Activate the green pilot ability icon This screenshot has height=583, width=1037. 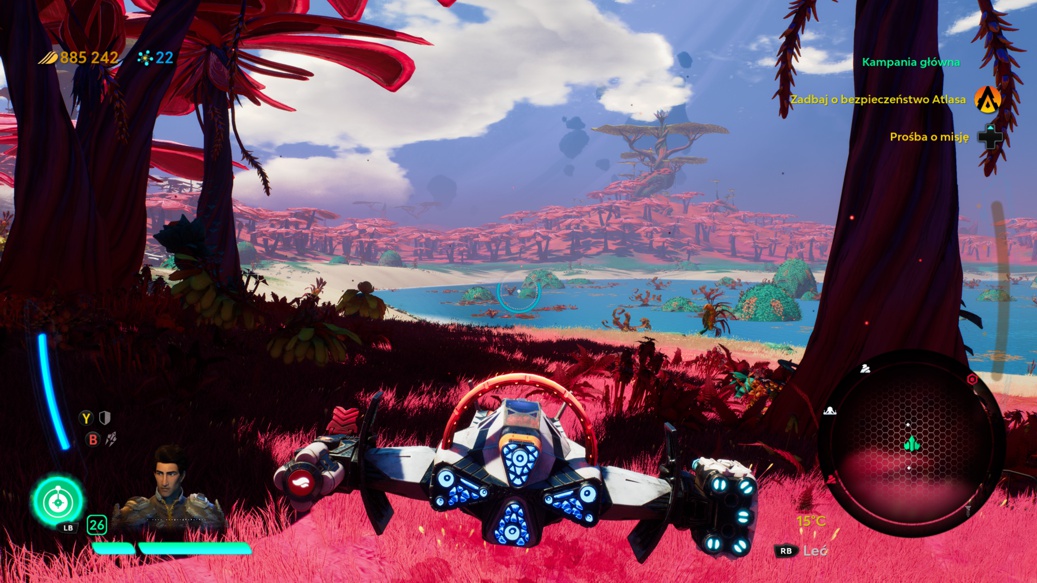[58, 500]
